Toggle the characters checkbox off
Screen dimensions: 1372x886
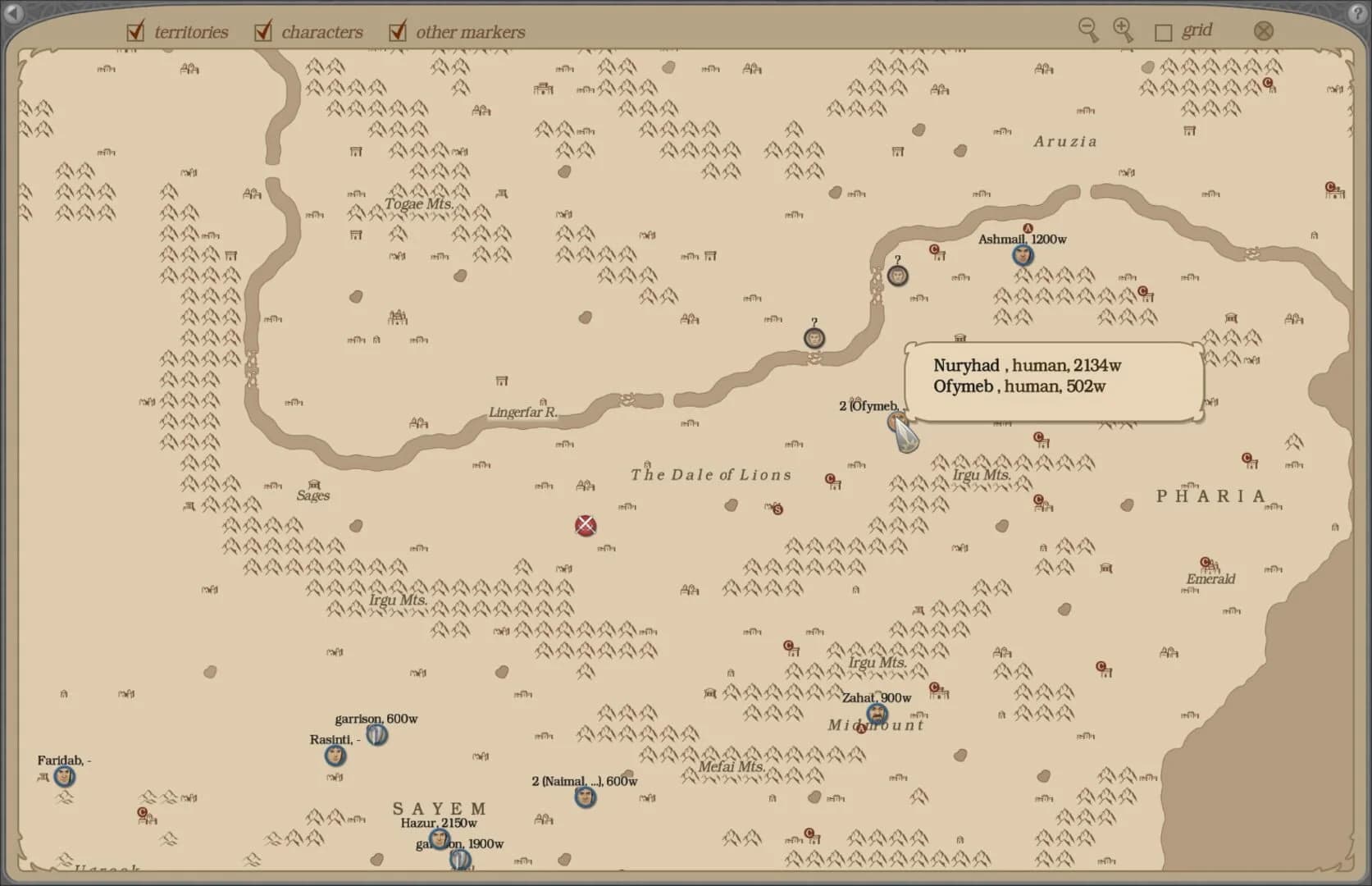point(262,30)
